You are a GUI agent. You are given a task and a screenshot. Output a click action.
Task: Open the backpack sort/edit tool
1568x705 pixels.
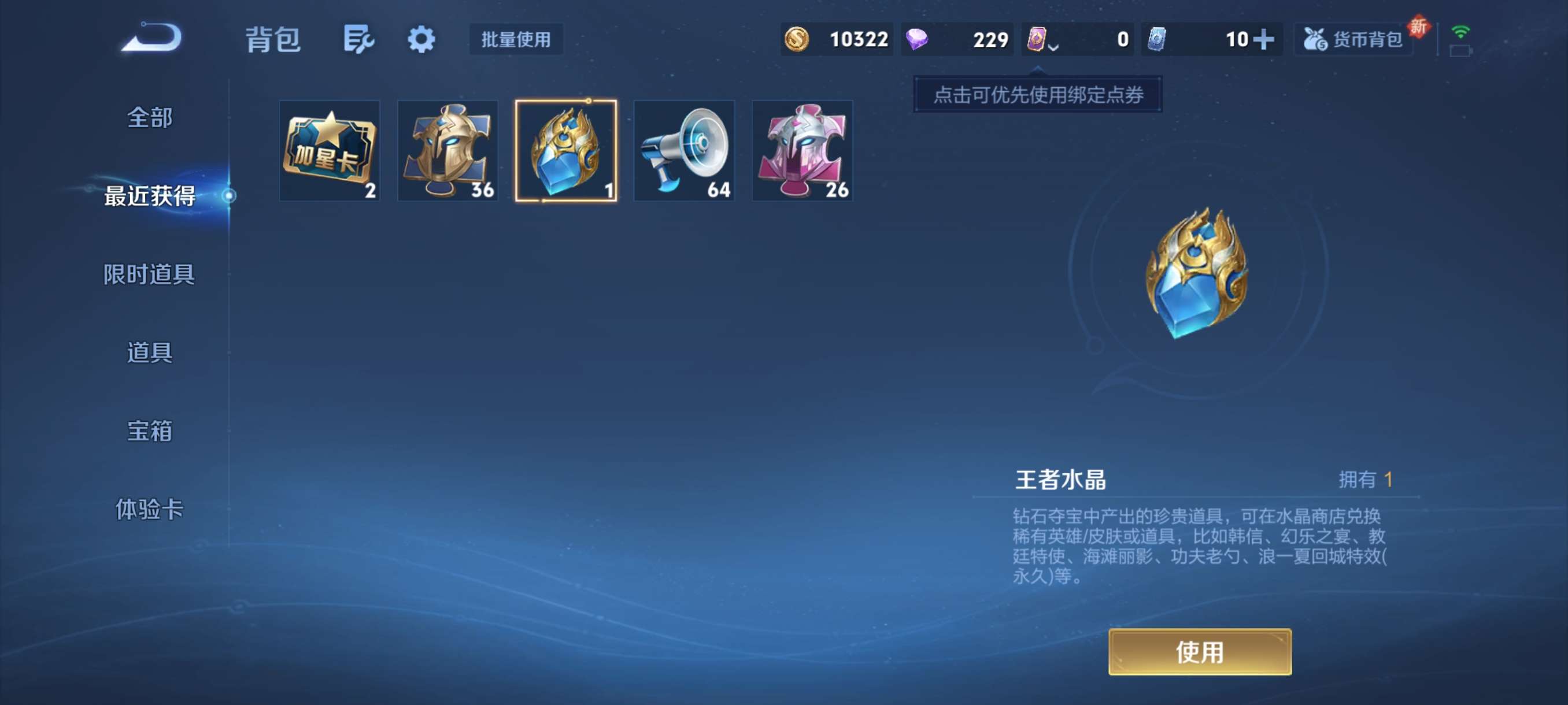tap(358, 39)
